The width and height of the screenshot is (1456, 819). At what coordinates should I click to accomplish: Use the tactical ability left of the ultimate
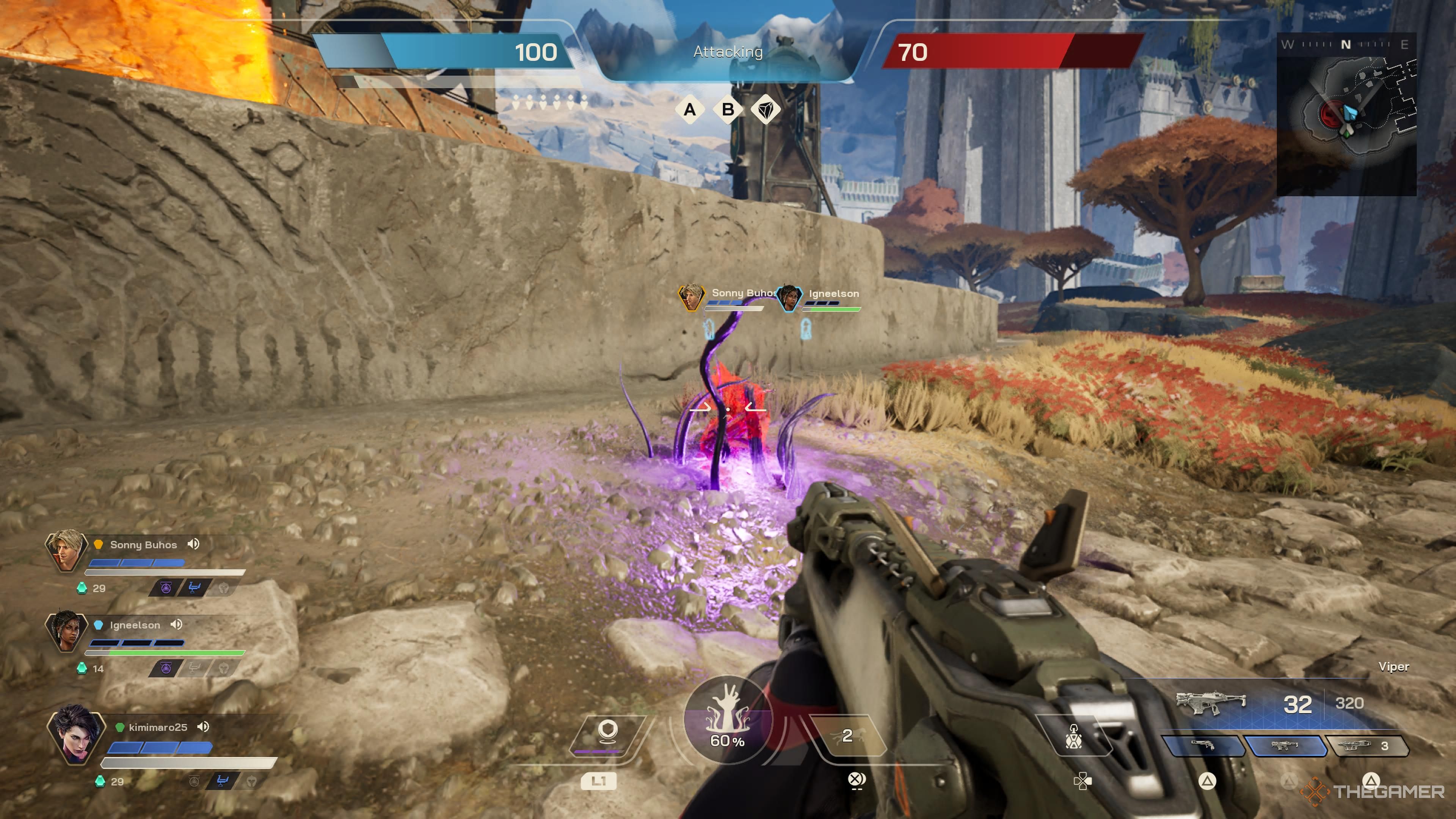pyautogui.click(x=608, y=733)
